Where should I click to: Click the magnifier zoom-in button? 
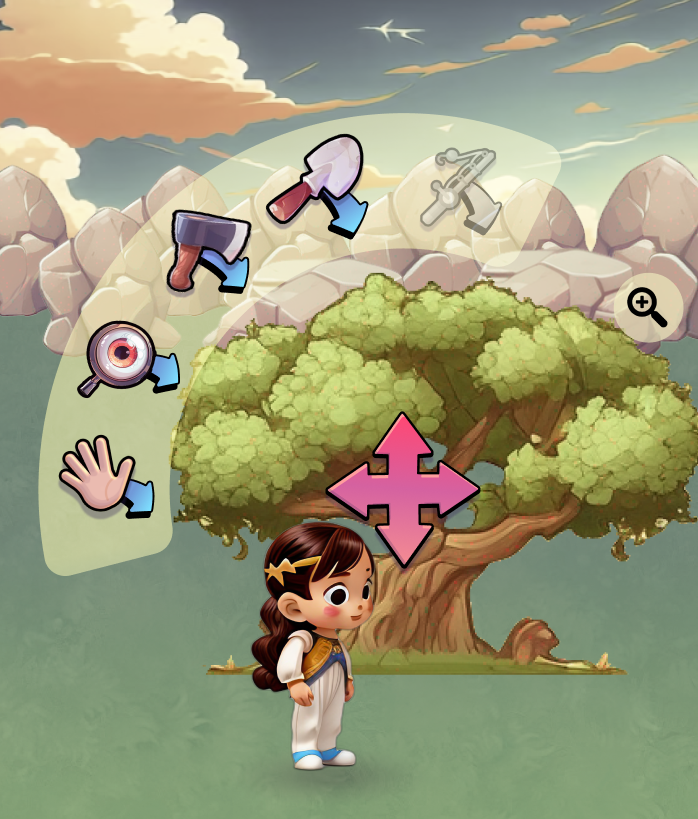point(647,305)
